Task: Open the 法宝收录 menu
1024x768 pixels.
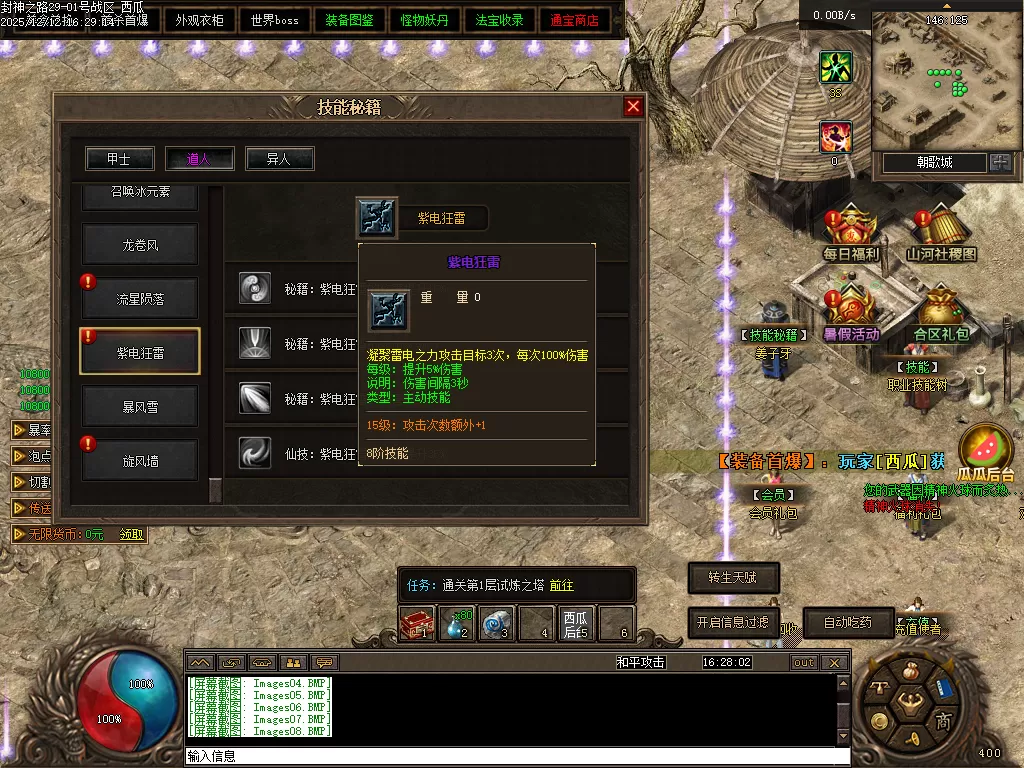Action: pos(500,20)
